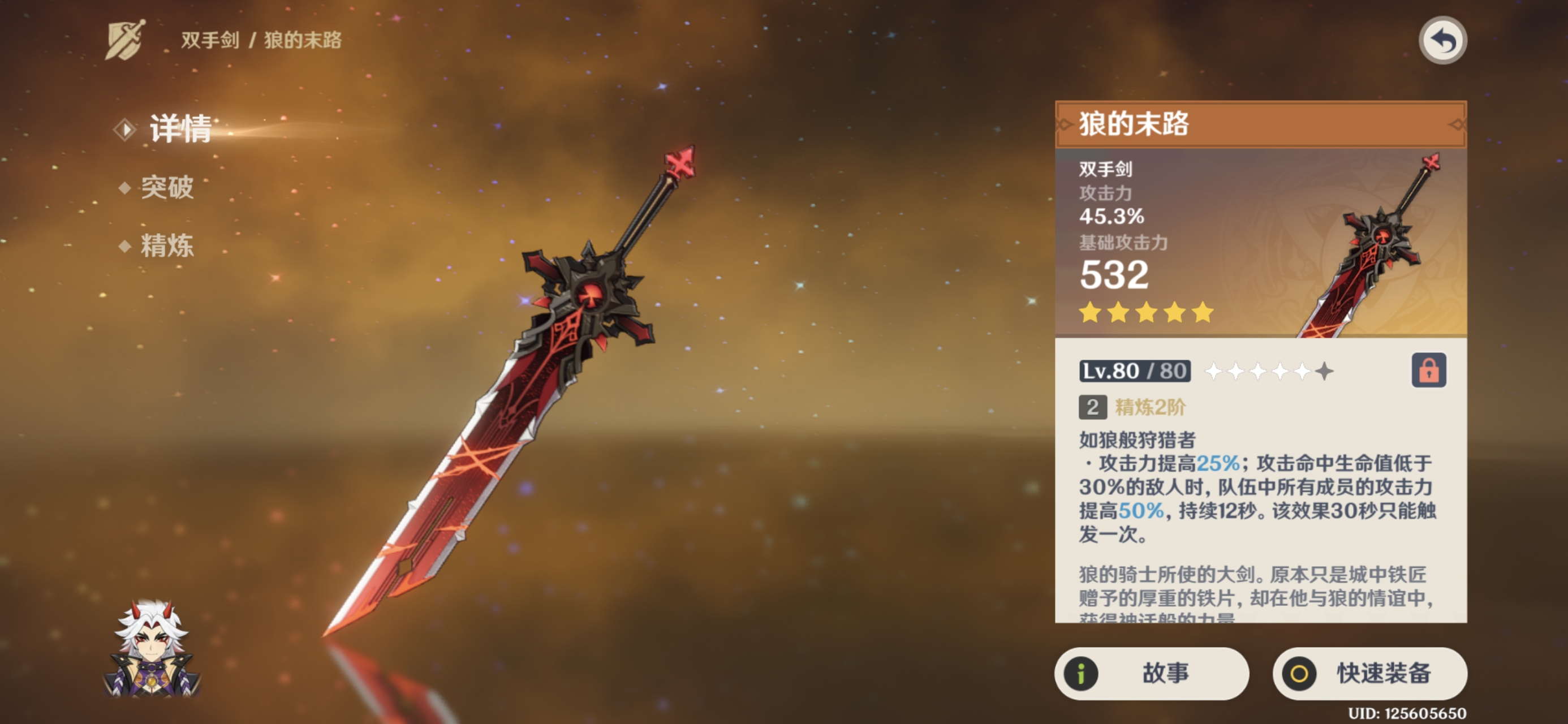Open the 故事 story button
The image size is (1568, 724).
pyautogui.click(x=1151, y=674)
